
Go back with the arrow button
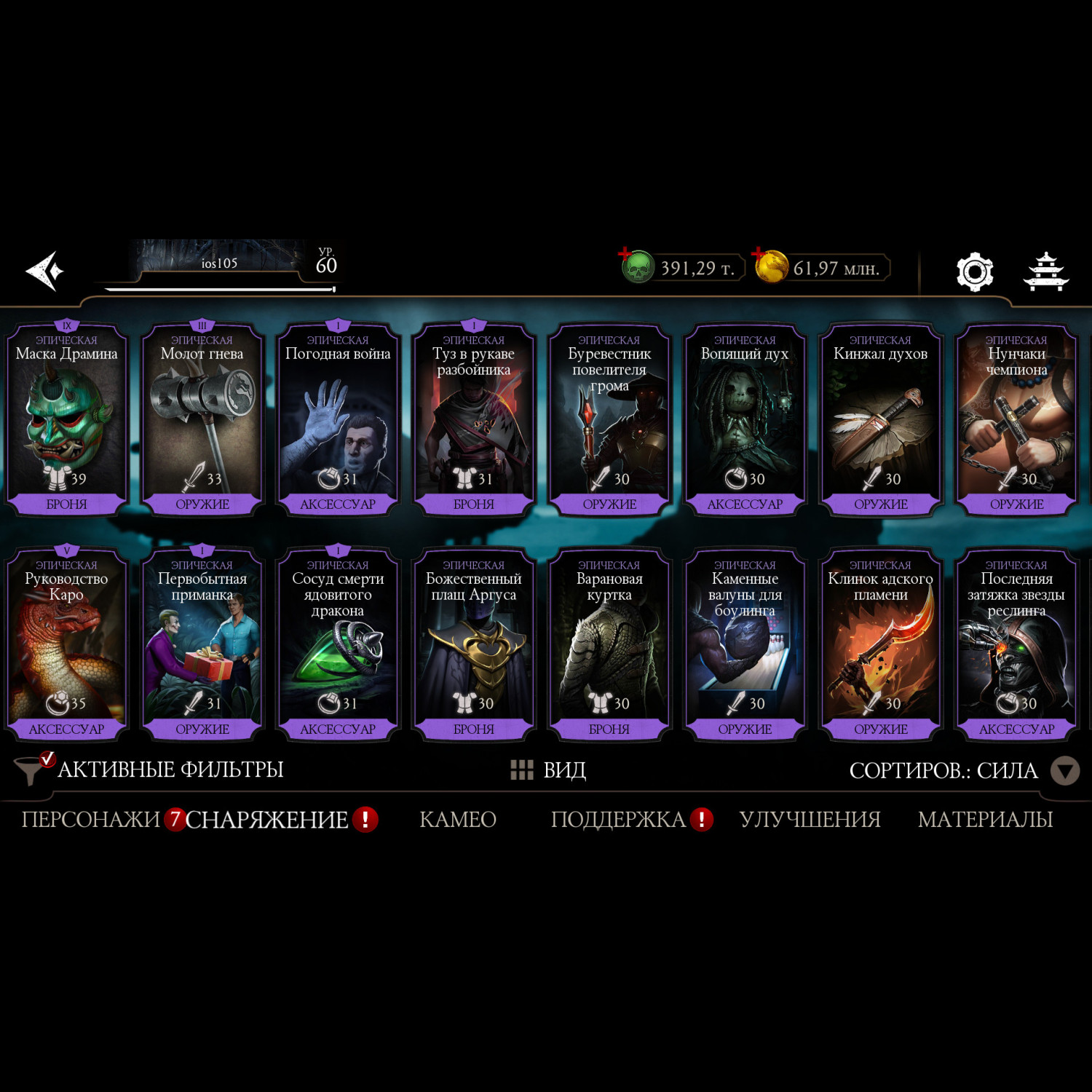point(45,271)
